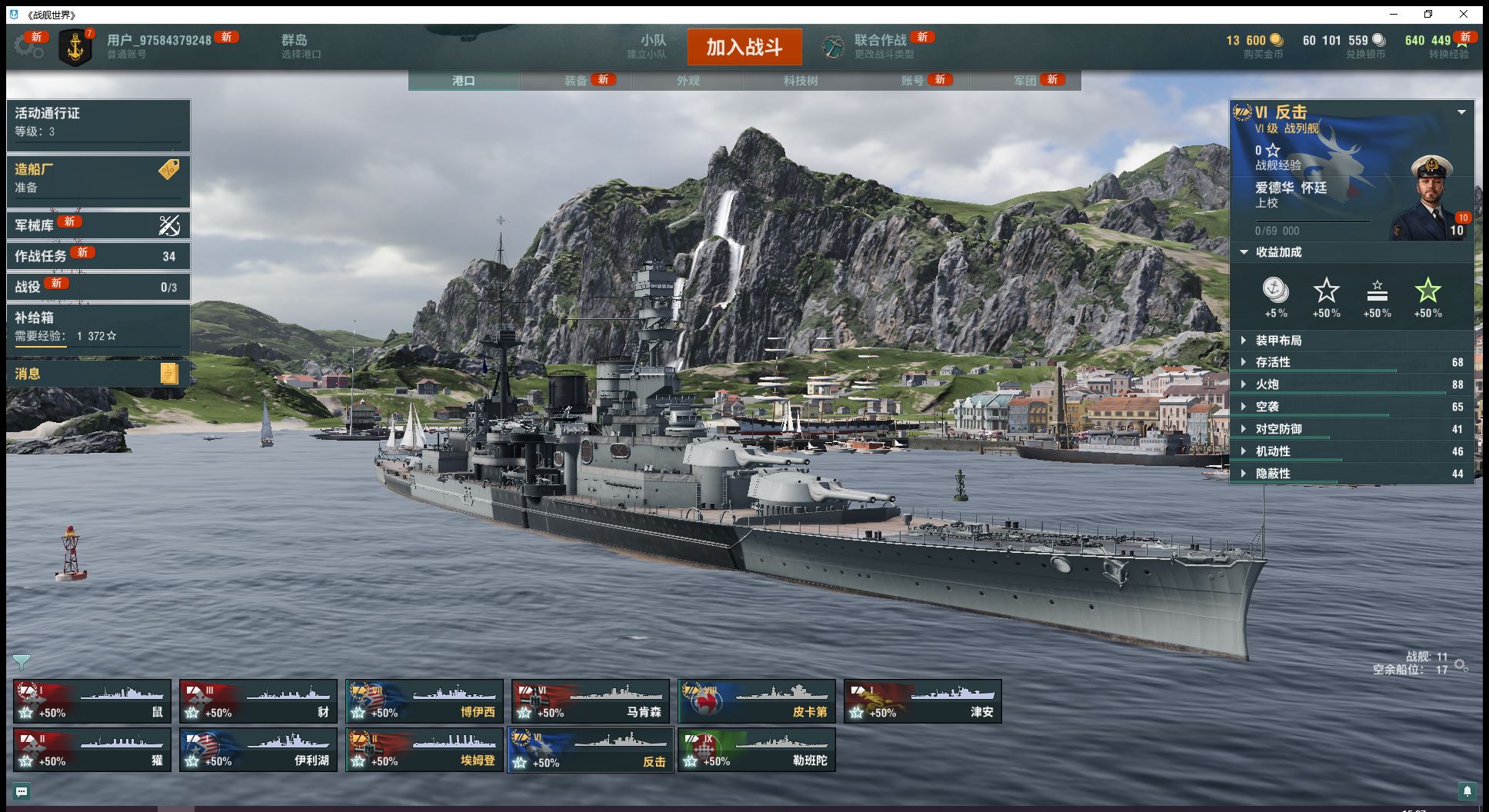This screenshot has width=1489, height=812.
Task: Open the ship carousel filter funnel
Action: [x=22, y=661]
